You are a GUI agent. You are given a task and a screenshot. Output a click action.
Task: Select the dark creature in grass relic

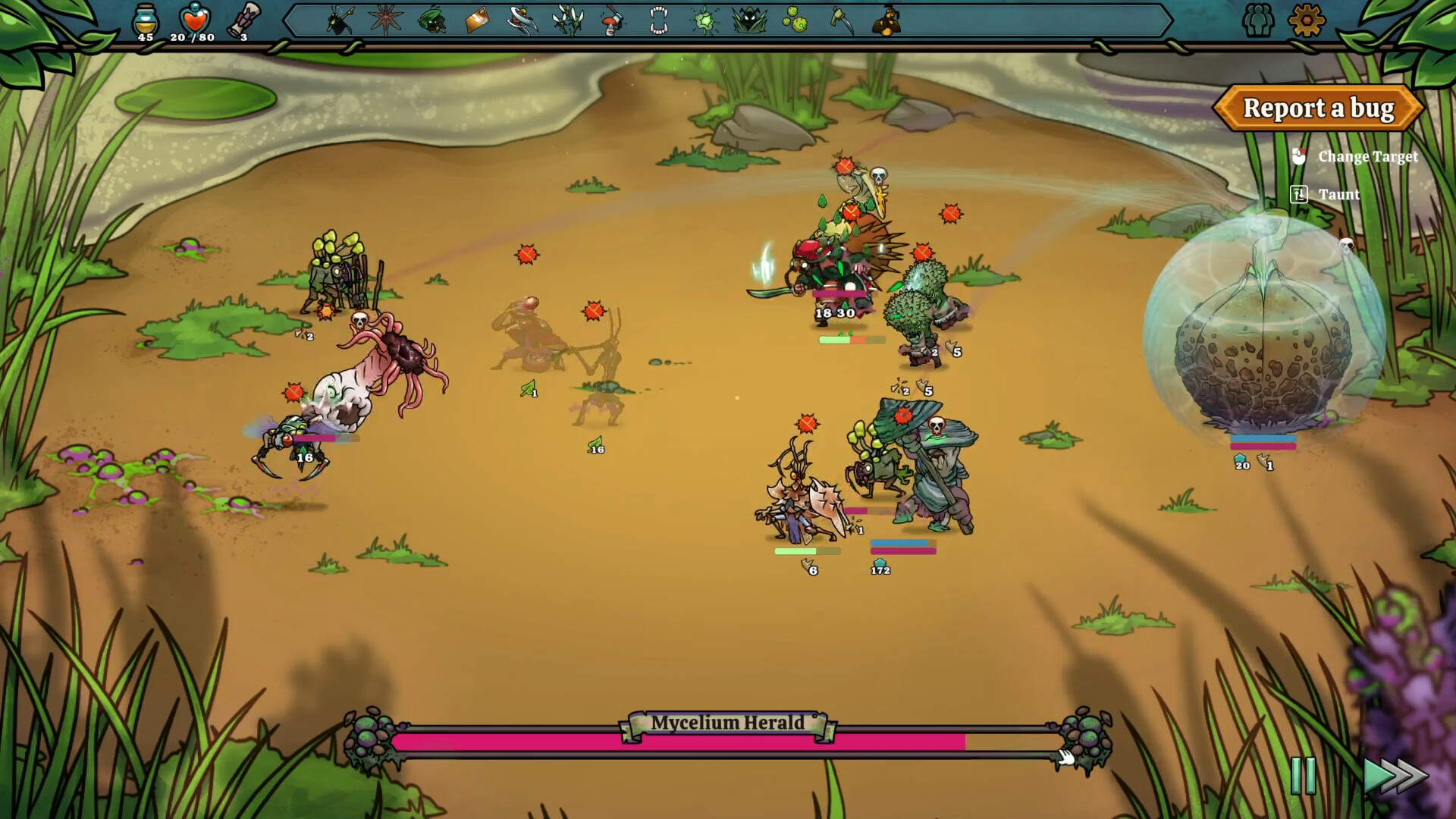(x=750, y=20)
